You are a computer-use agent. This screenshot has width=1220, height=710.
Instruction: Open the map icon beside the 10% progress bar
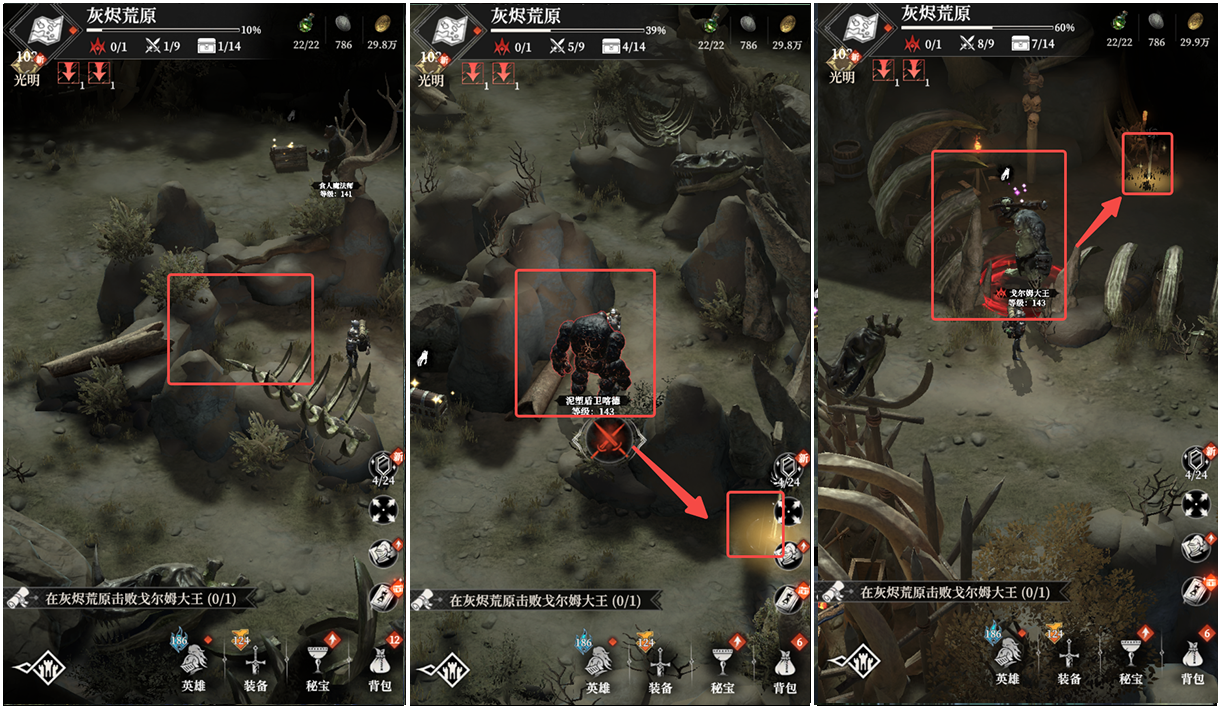[x=46, y=30]
